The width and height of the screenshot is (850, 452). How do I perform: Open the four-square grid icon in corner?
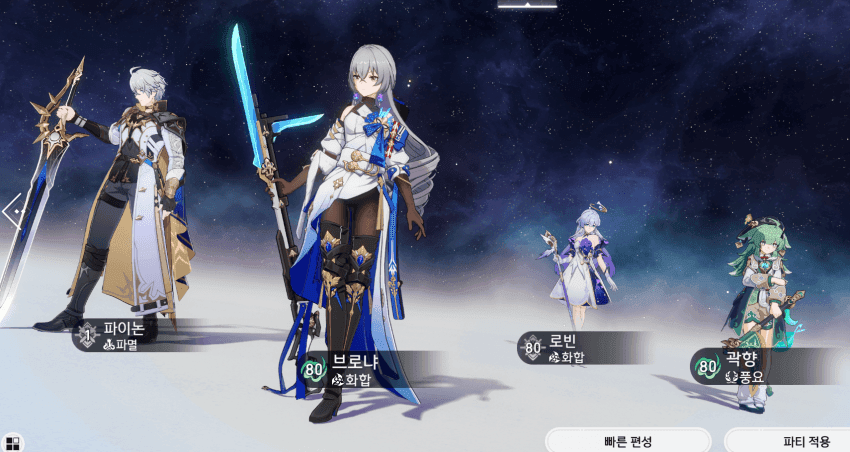12,441
